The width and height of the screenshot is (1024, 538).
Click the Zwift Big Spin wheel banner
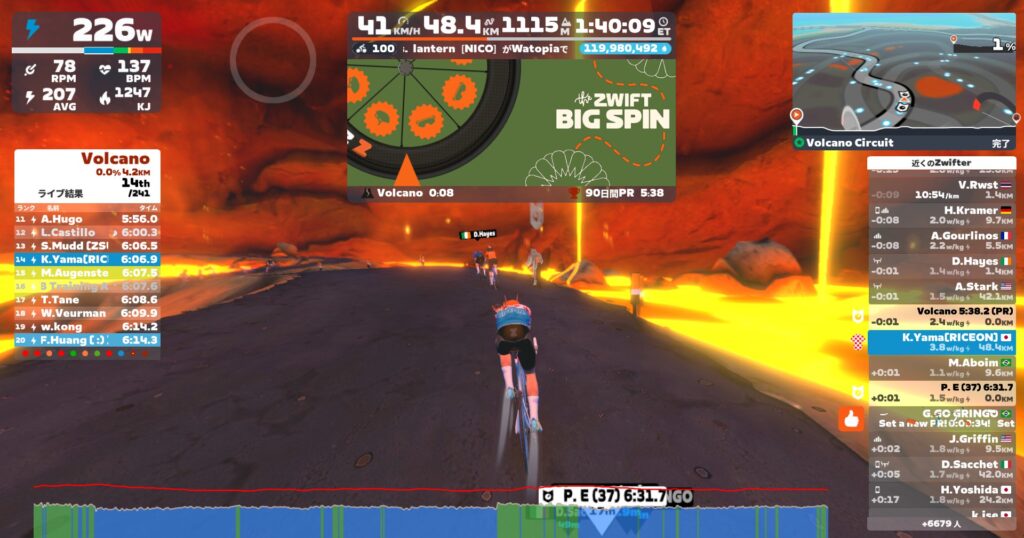point(510,120)
